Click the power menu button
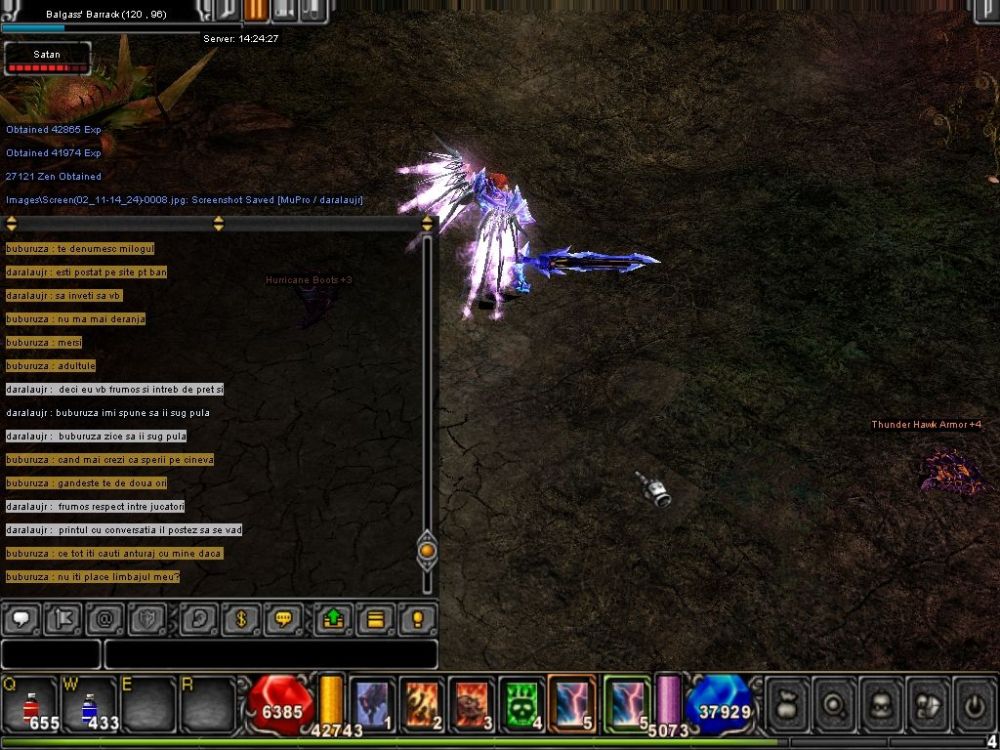The height and width of the screenshot is (750, 1000). [974, 703]
